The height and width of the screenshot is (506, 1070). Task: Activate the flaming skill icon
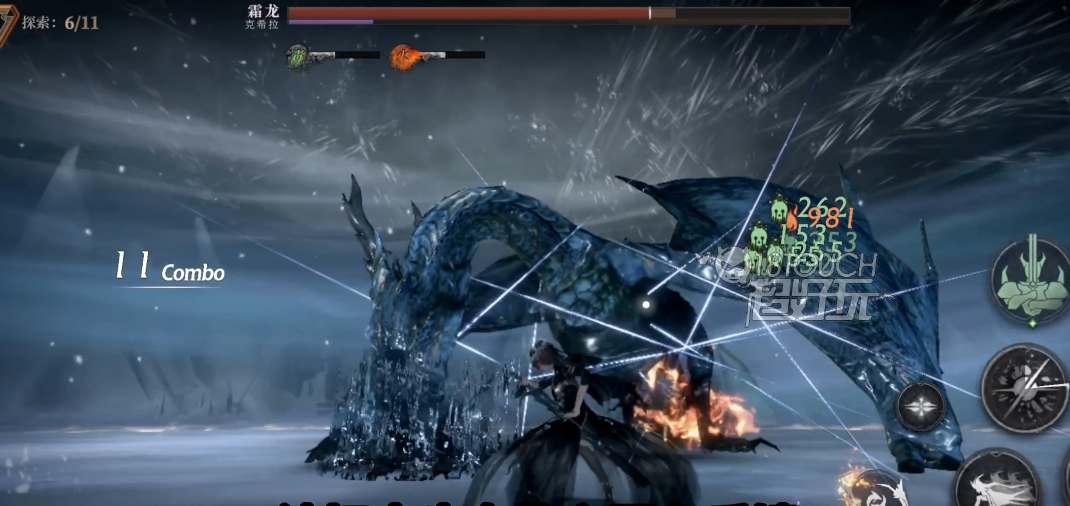coord(872,490)
